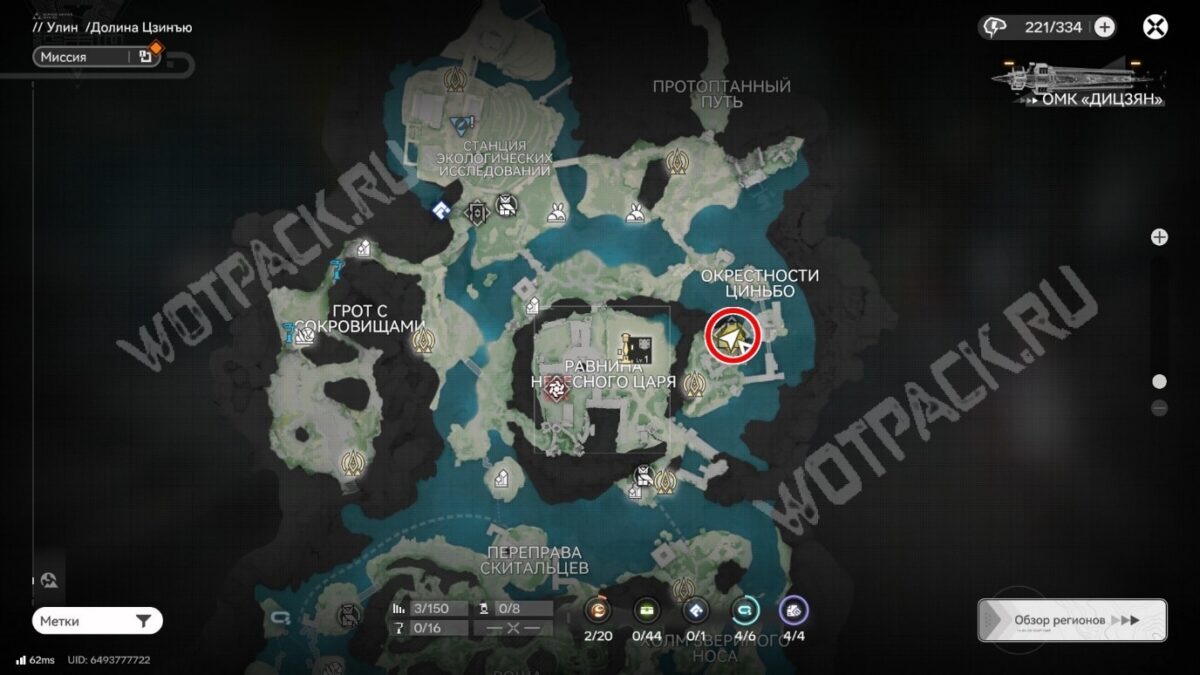Show the purple collectible counter 4/4

794,610
